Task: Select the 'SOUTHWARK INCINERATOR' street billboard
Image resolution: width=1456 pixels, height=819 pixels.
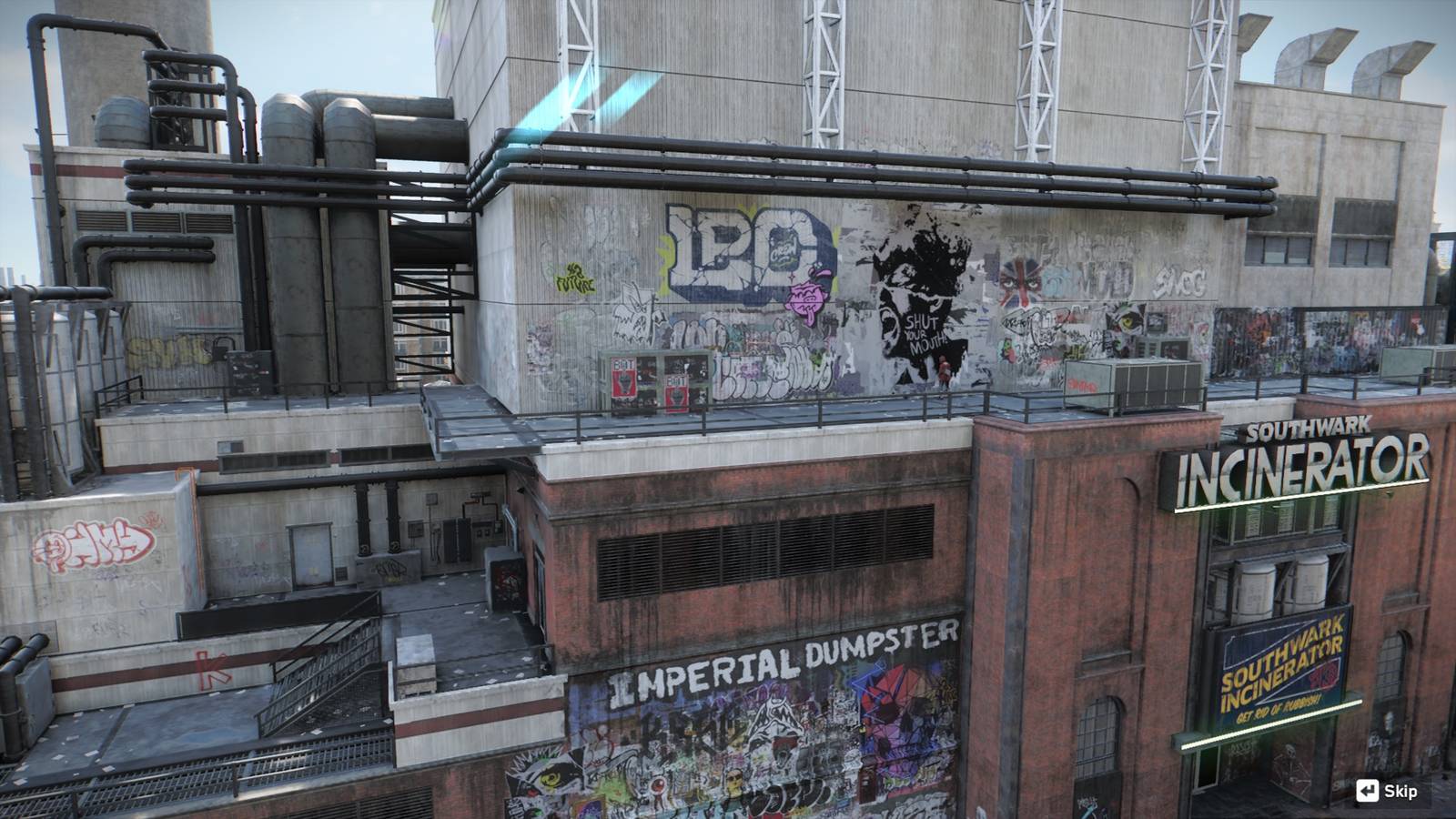Action: coord(1283,673)
